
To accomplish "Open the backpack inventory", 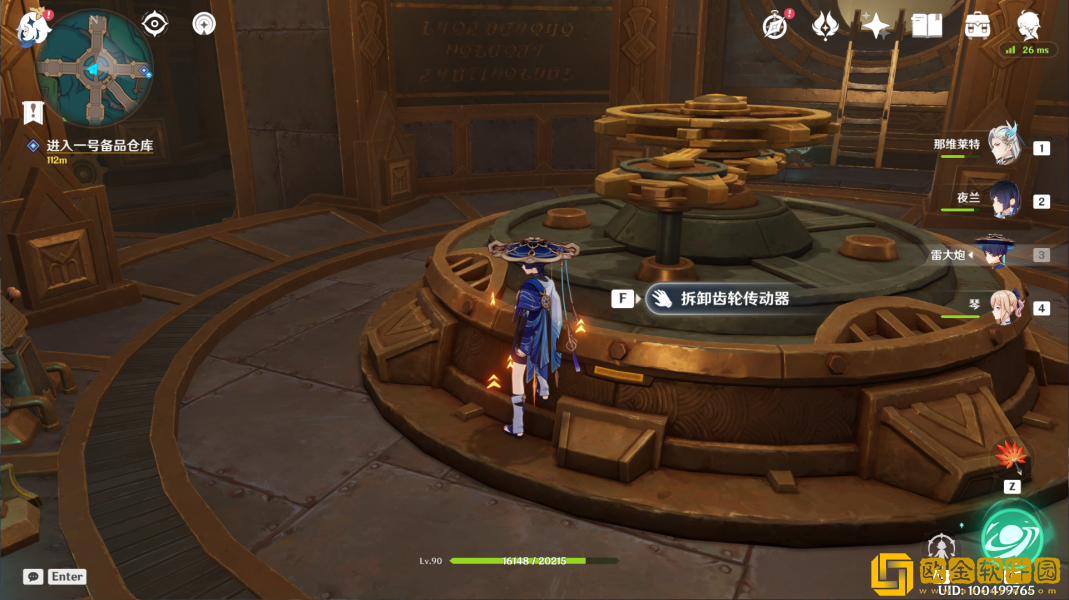I will tap(978, 26).
